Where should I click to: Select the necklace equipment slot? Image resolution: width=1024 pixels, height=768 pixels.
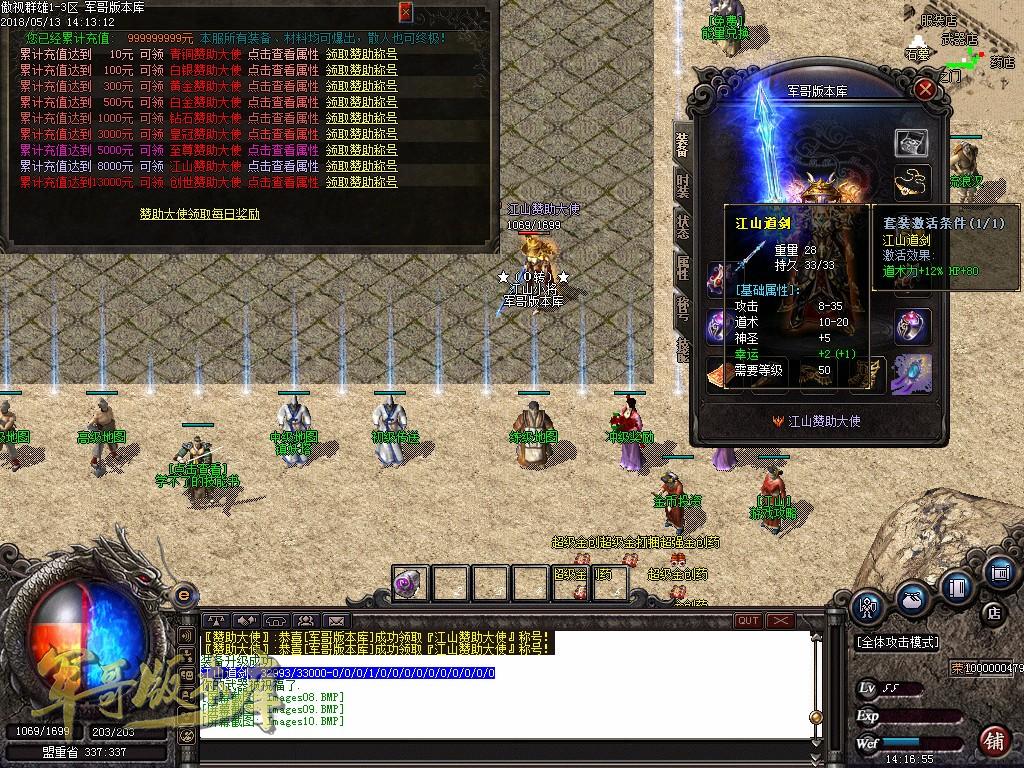[x=912, y=183]
